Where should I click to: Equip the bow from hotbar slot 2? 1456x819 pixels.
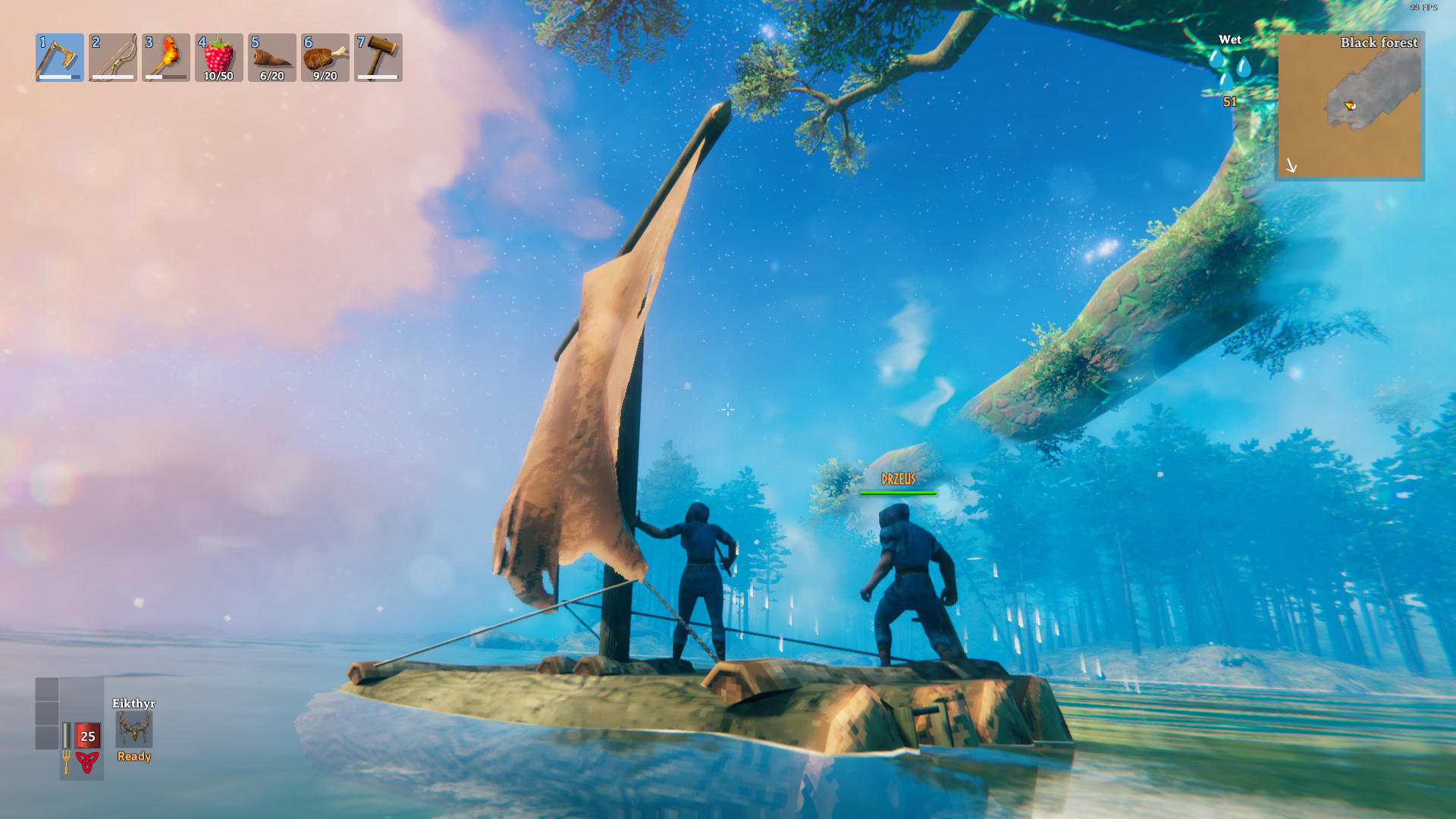click(x=113, y=58)
